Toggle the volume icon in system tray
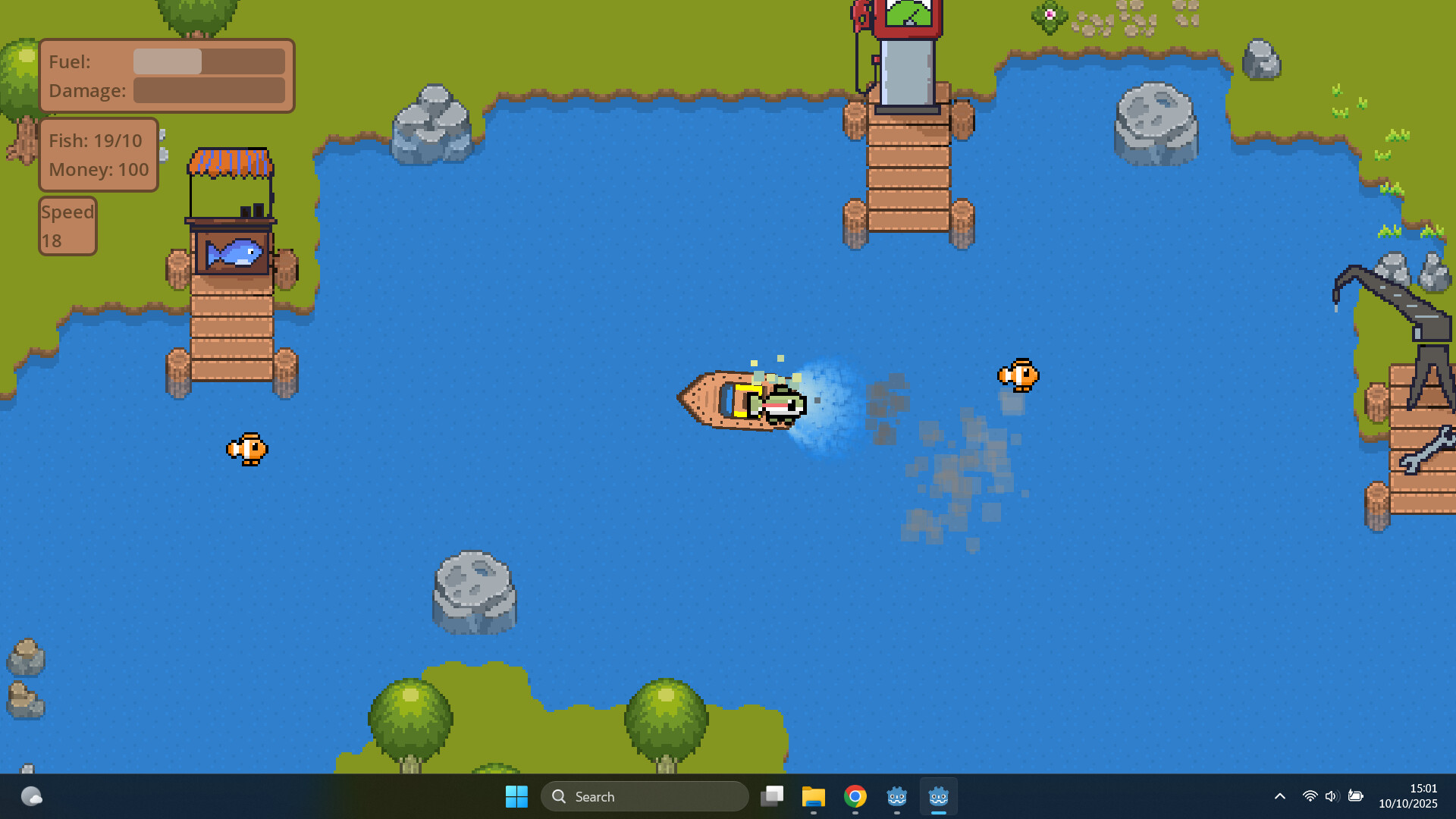Screen dimensions: 1456x819 pyautogui.click(x=1332, y=796)
